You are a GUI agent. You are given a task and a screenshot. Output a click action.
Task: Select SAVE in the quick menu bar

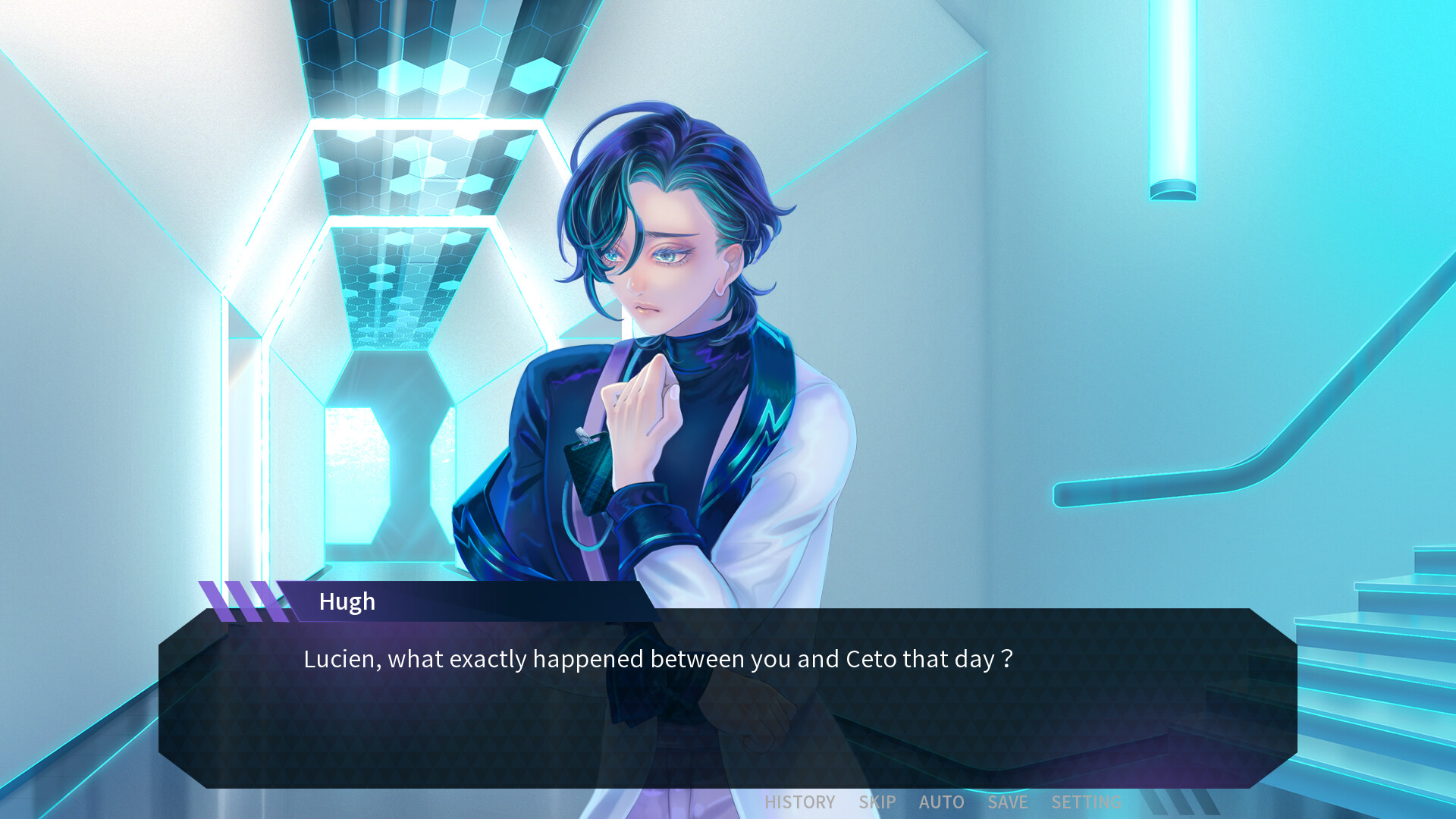click(x=1007, y=802)
